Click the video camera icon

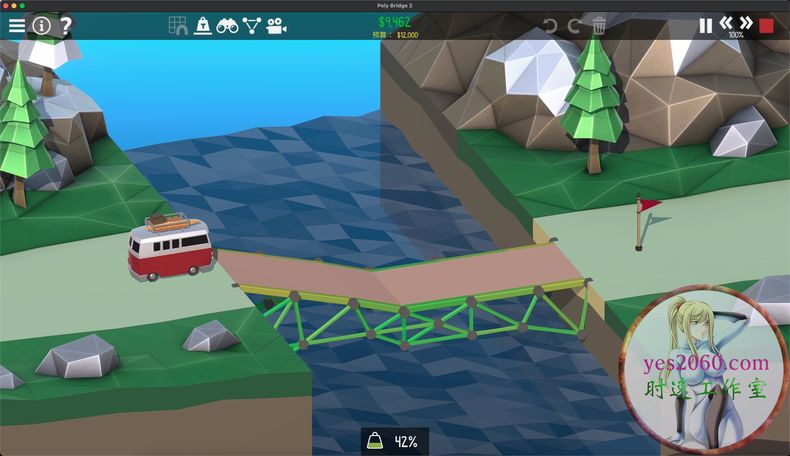point(277,25)
